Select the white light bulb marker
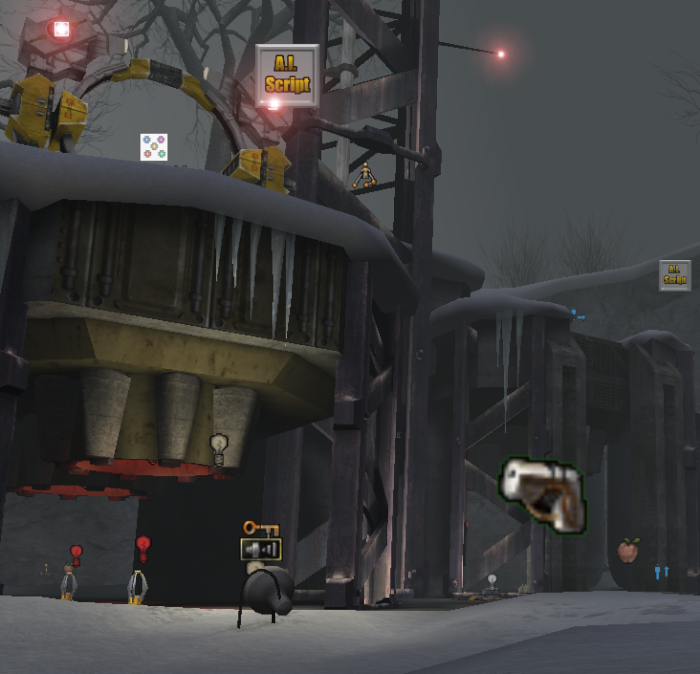The height and width of the screenshot is (674, 700). click(x=219, y=449)
